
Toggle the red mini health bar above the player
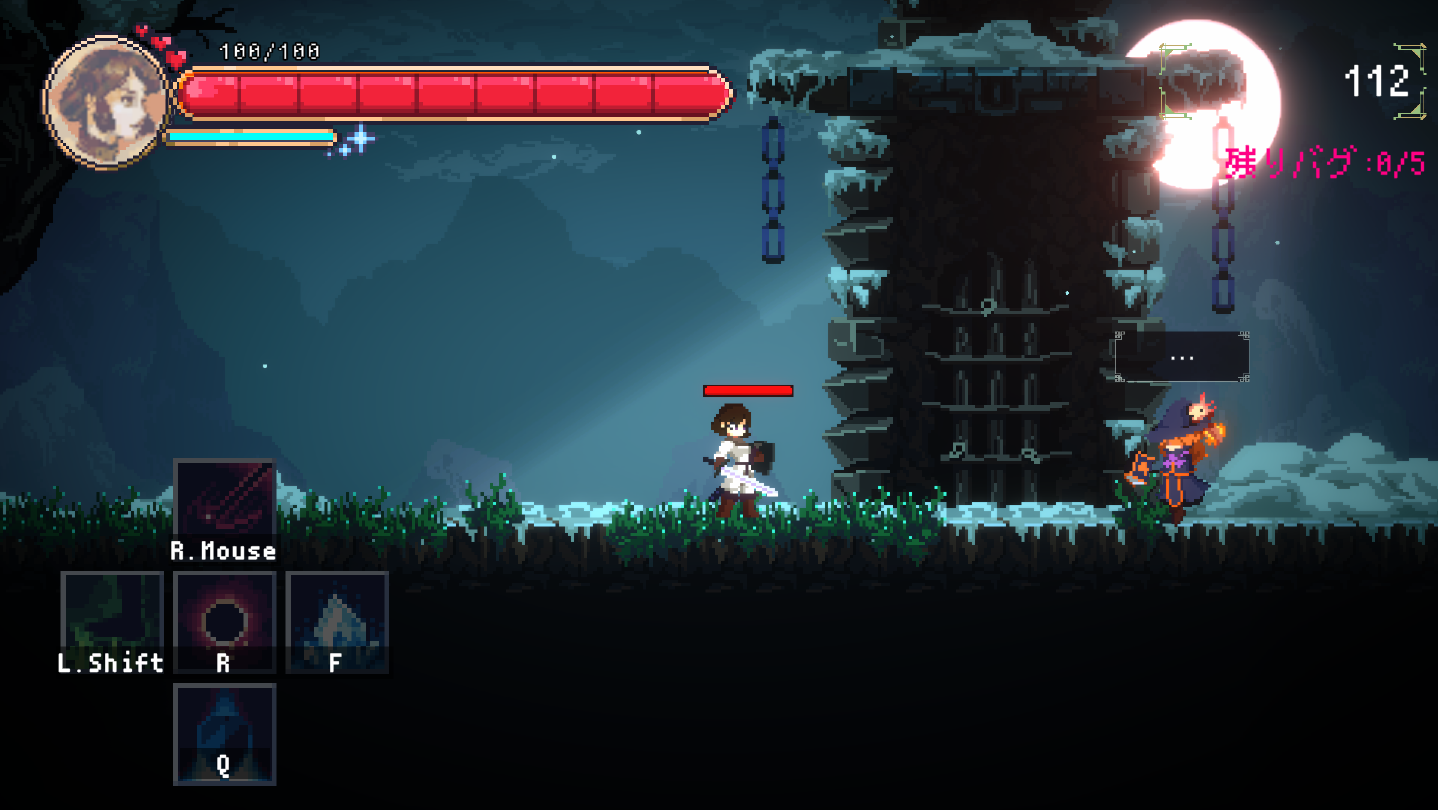748,390
